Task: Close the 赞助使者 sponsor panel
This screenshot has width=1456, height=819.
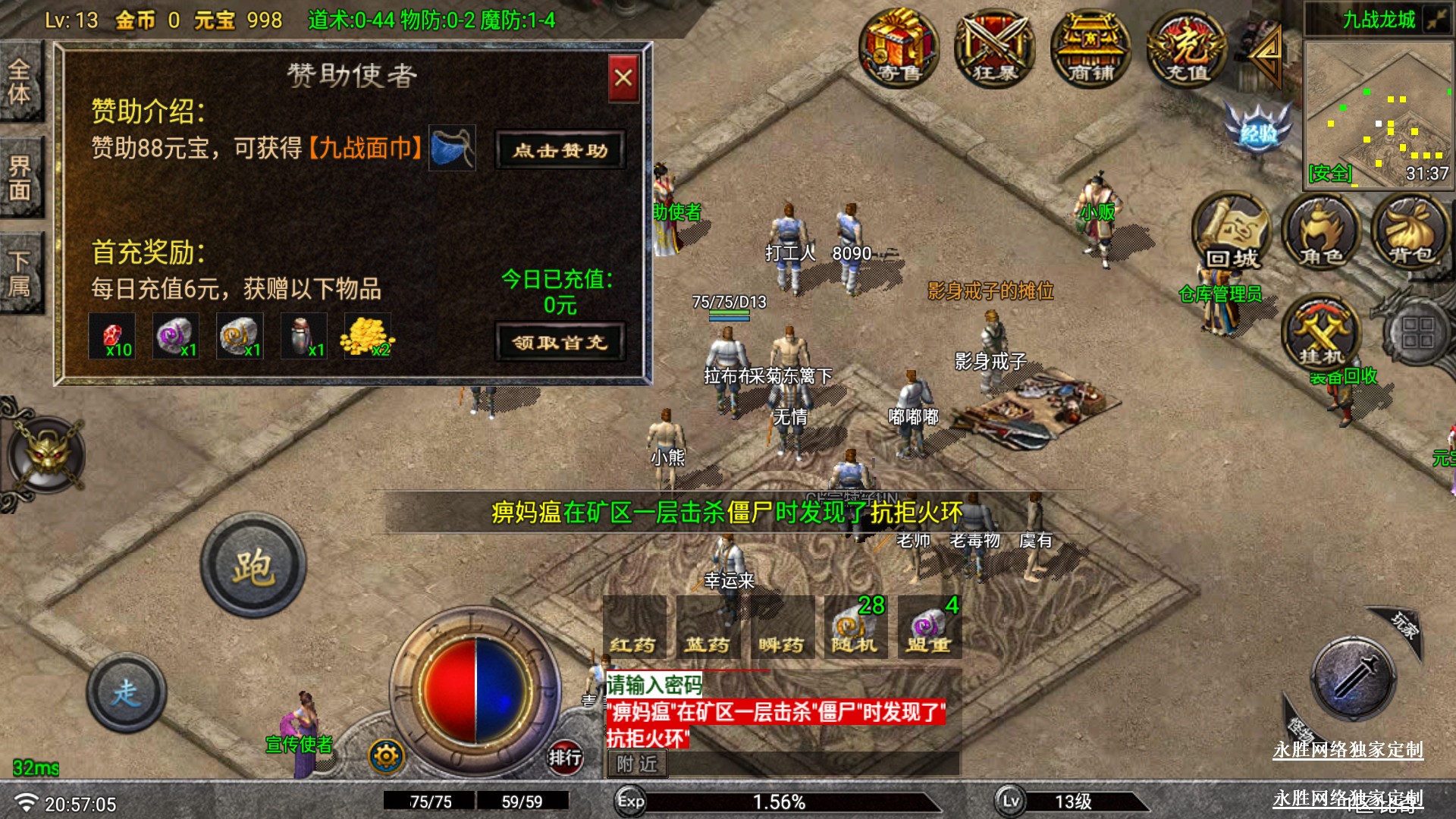Action: pyautogui.click(x=623, y=77)
